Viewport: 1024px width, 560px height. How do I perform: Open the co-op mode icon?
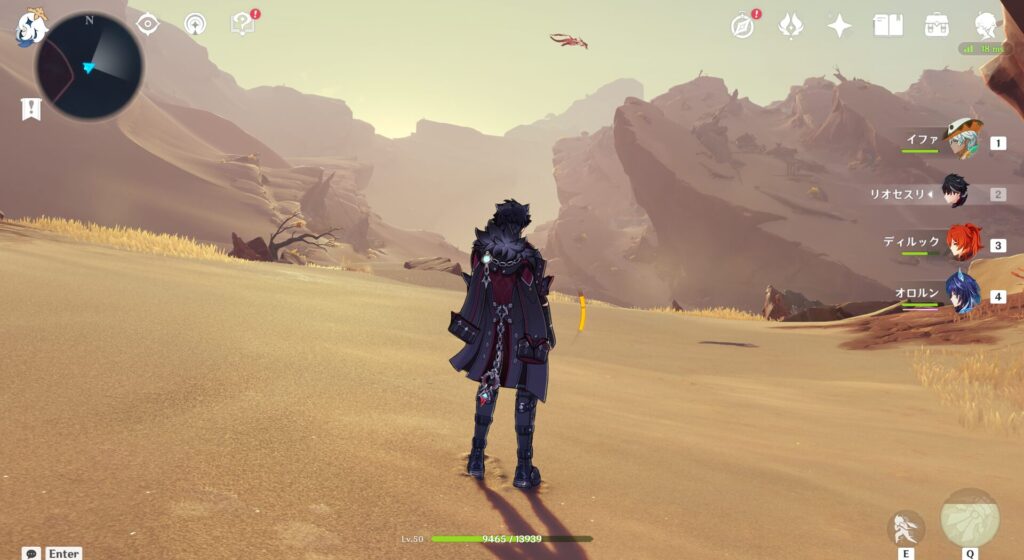click(195, 24)
